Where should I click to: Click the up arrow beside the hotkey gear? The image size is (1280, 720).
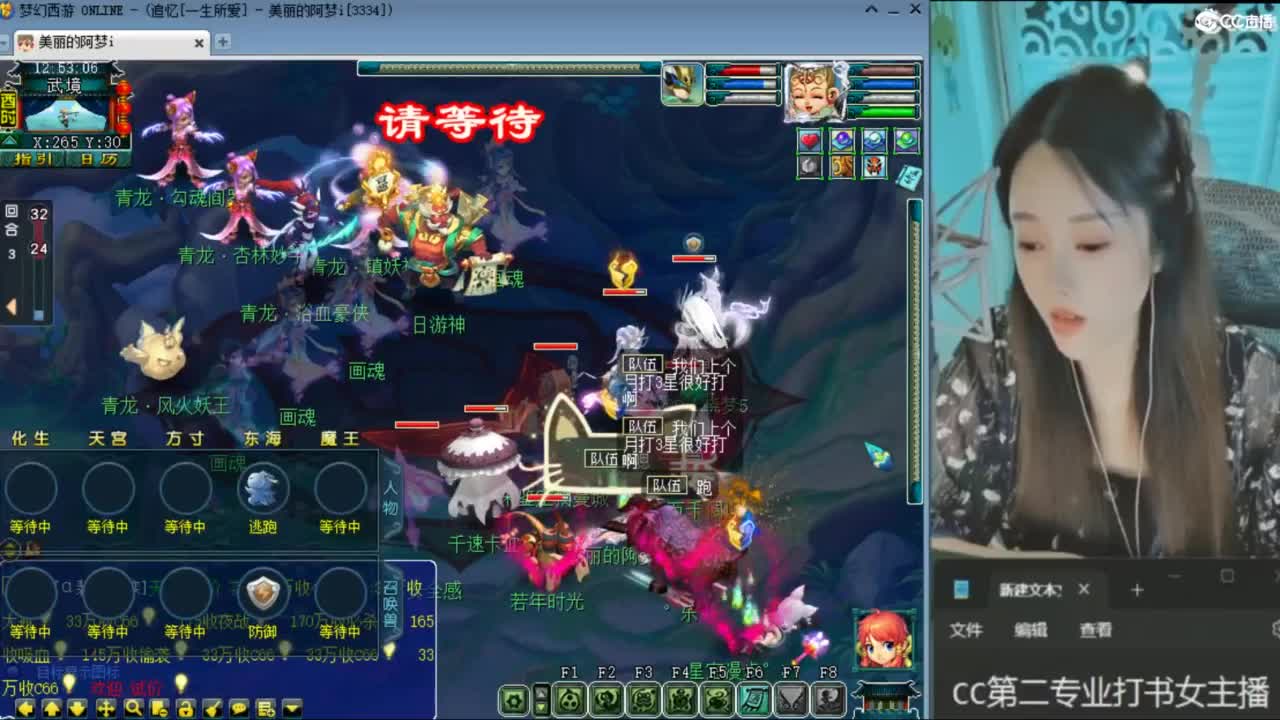coord(541,690)
